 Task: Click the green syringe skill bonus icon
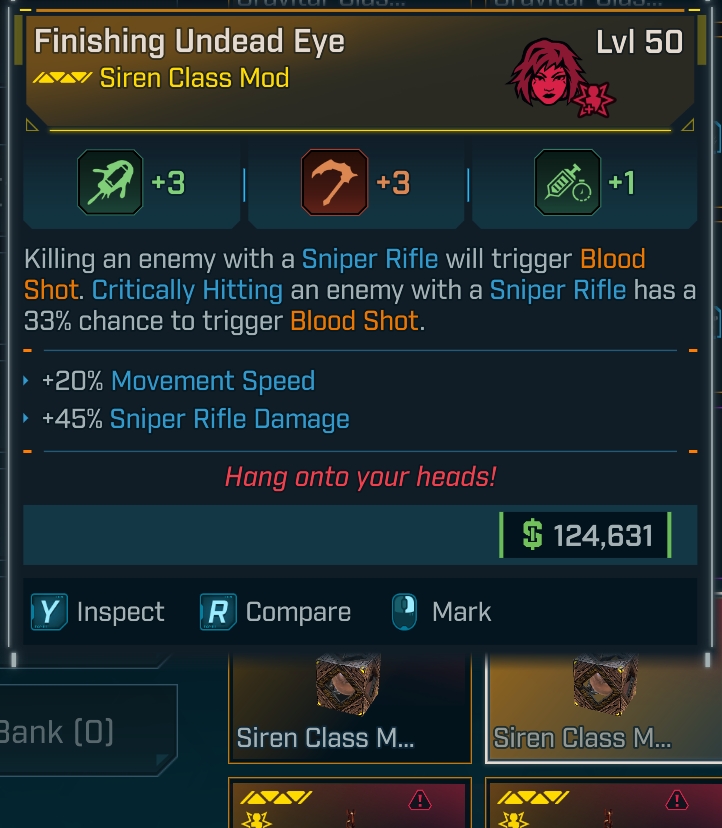click(567, 183)
